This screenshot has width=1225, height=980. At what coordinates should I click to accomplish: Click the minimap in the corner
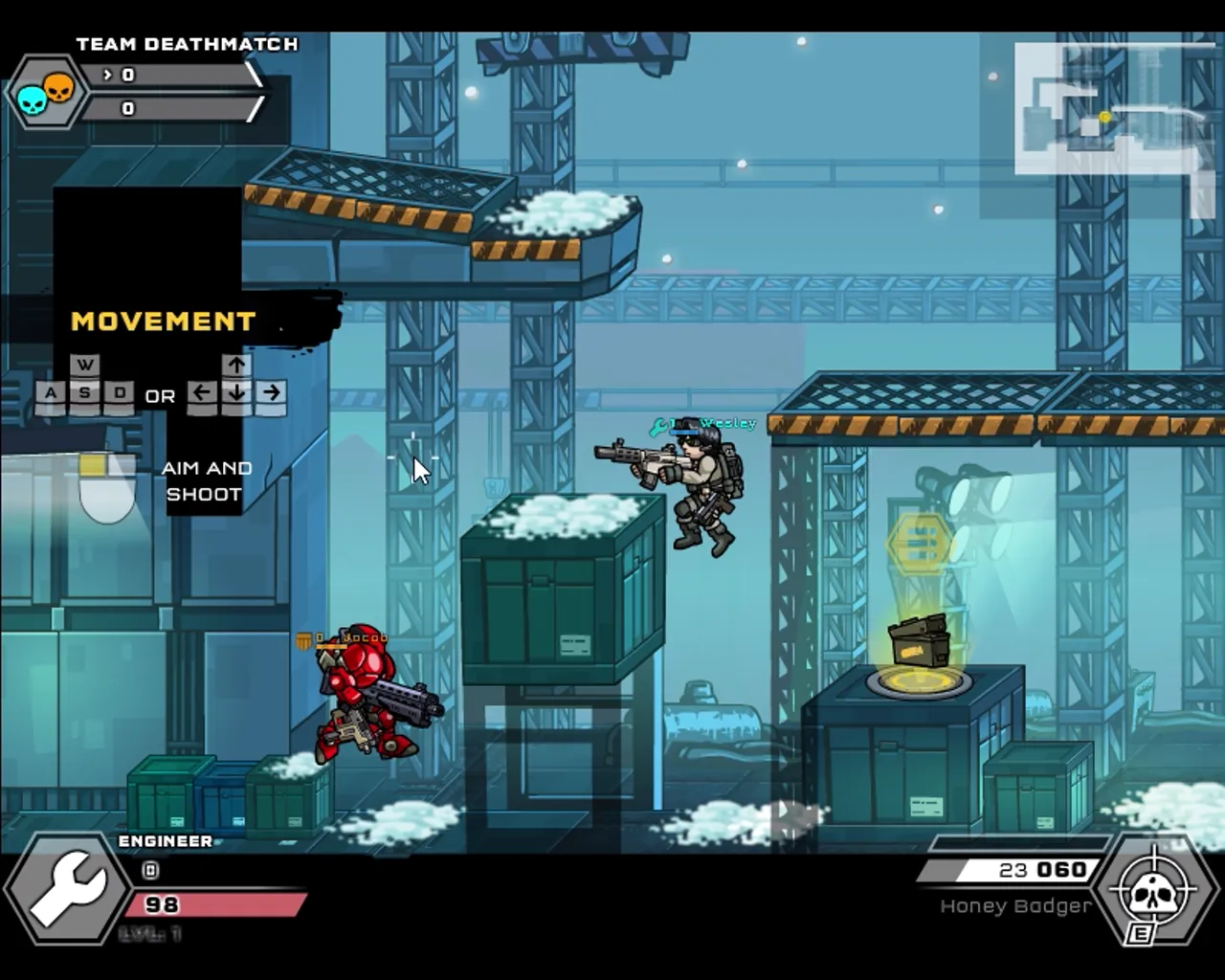[x=1110, y=115]
